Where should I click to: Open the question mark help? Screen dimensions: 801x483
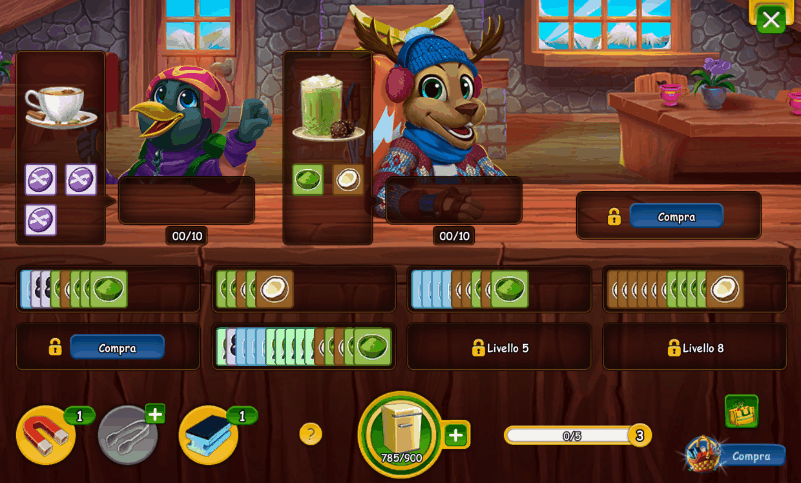coord(311,434)
